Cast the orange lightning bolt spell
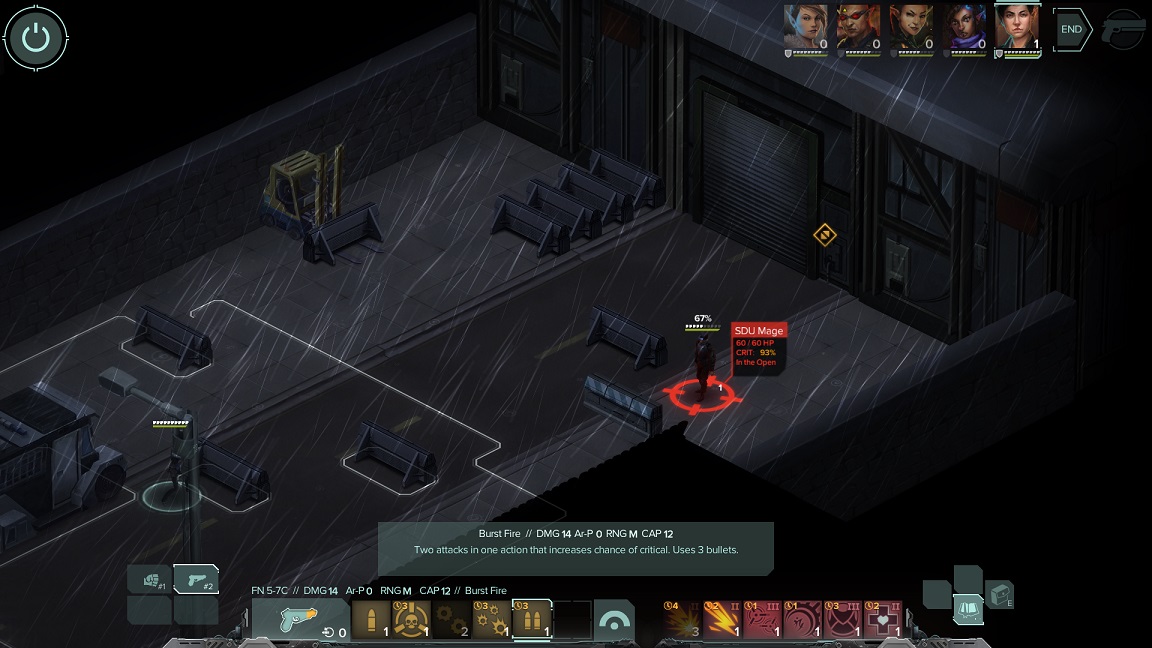Screen dimensions: 1152x648 tap(722, 620)
